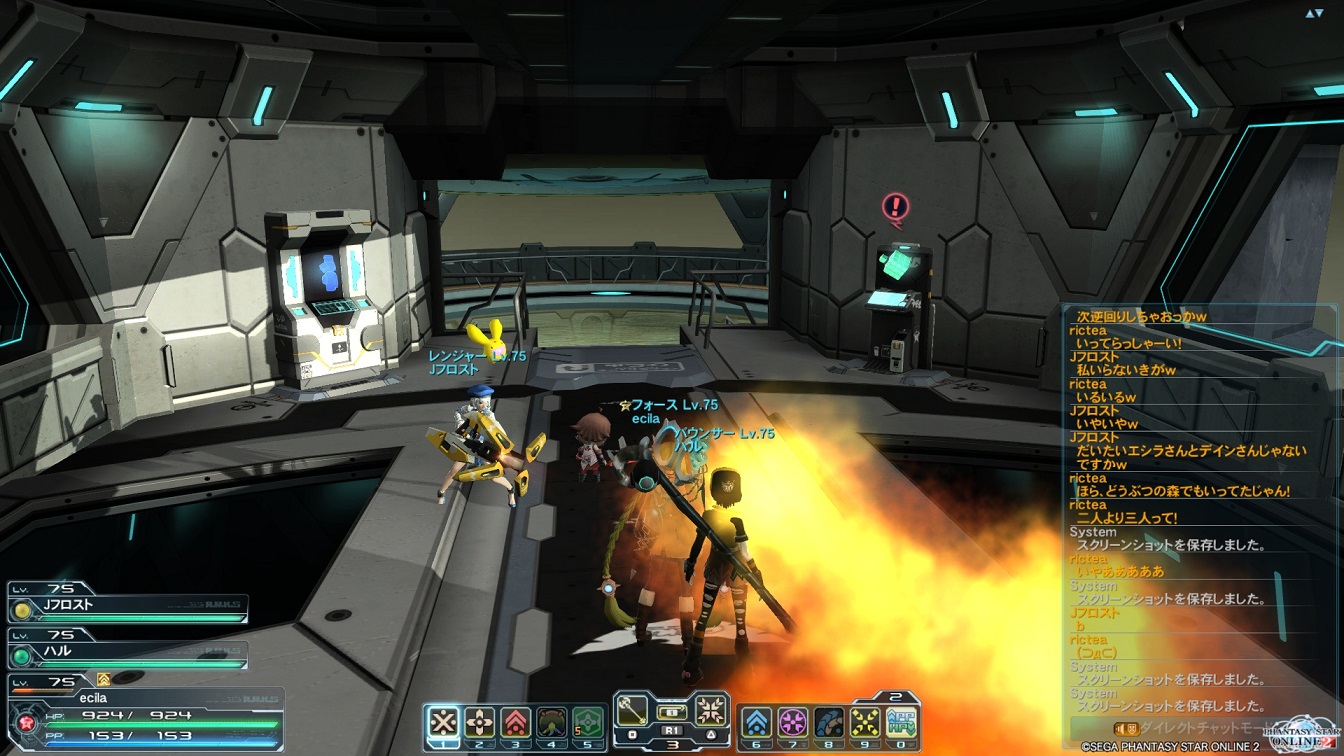Activate the snowflake technique icon
Screen dimensions: 1344x756
tap(711, 712)
